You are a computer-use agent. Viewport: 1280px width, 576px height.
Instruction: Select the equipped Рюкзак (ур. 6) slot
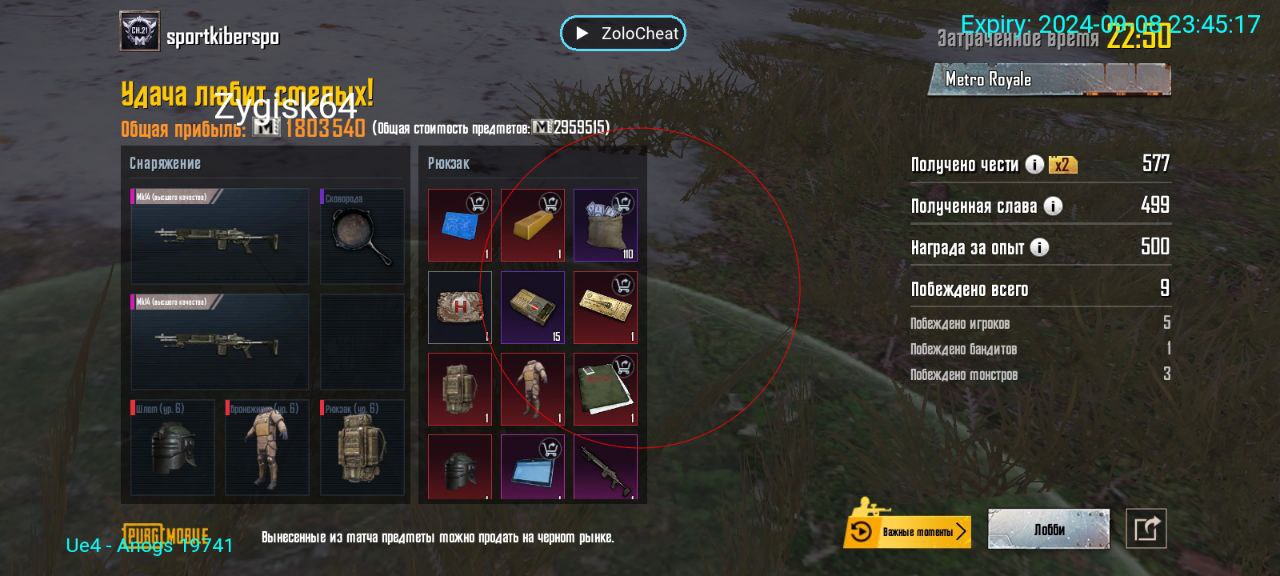pyautogui.click(x=362, y=448)
